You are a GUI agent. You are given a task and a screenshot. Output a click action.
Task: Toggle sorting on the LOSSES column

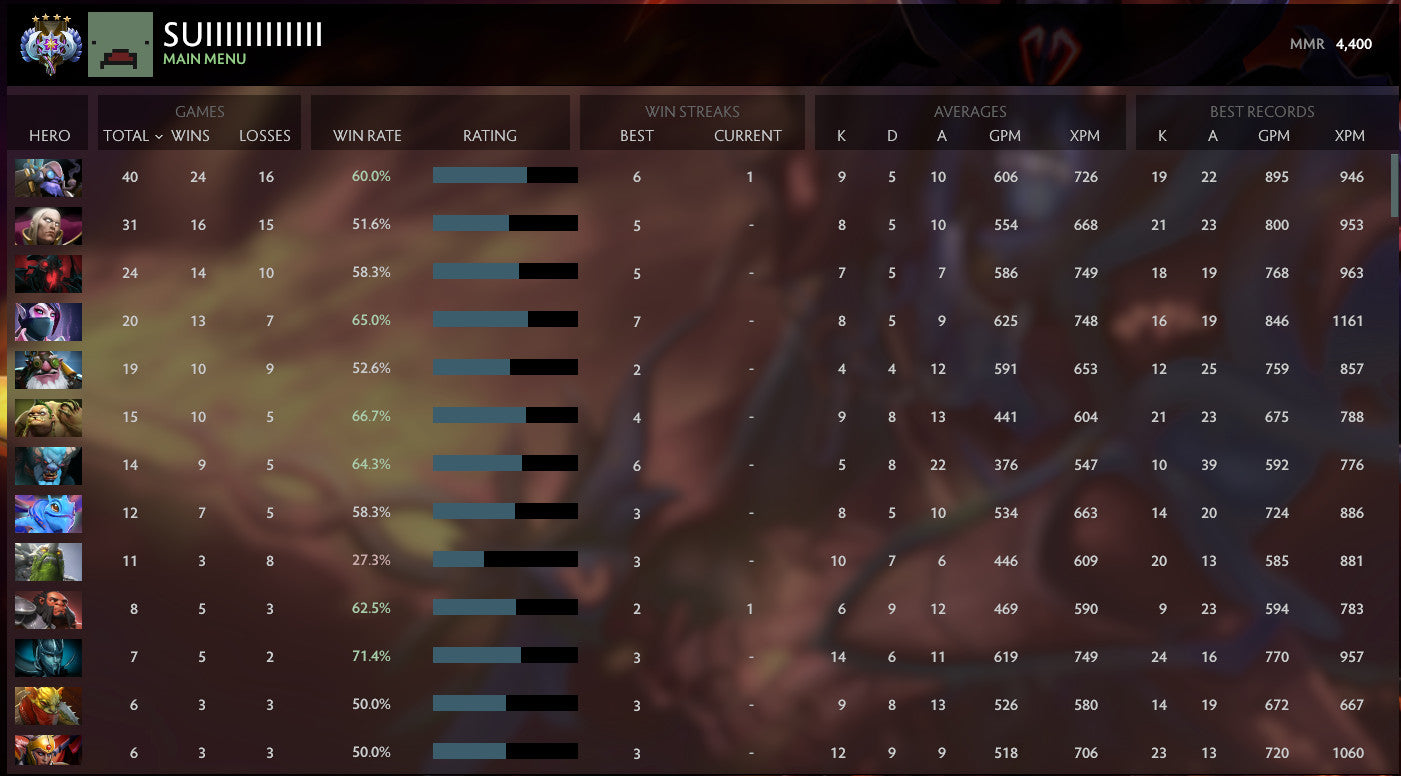coord(264,136)
